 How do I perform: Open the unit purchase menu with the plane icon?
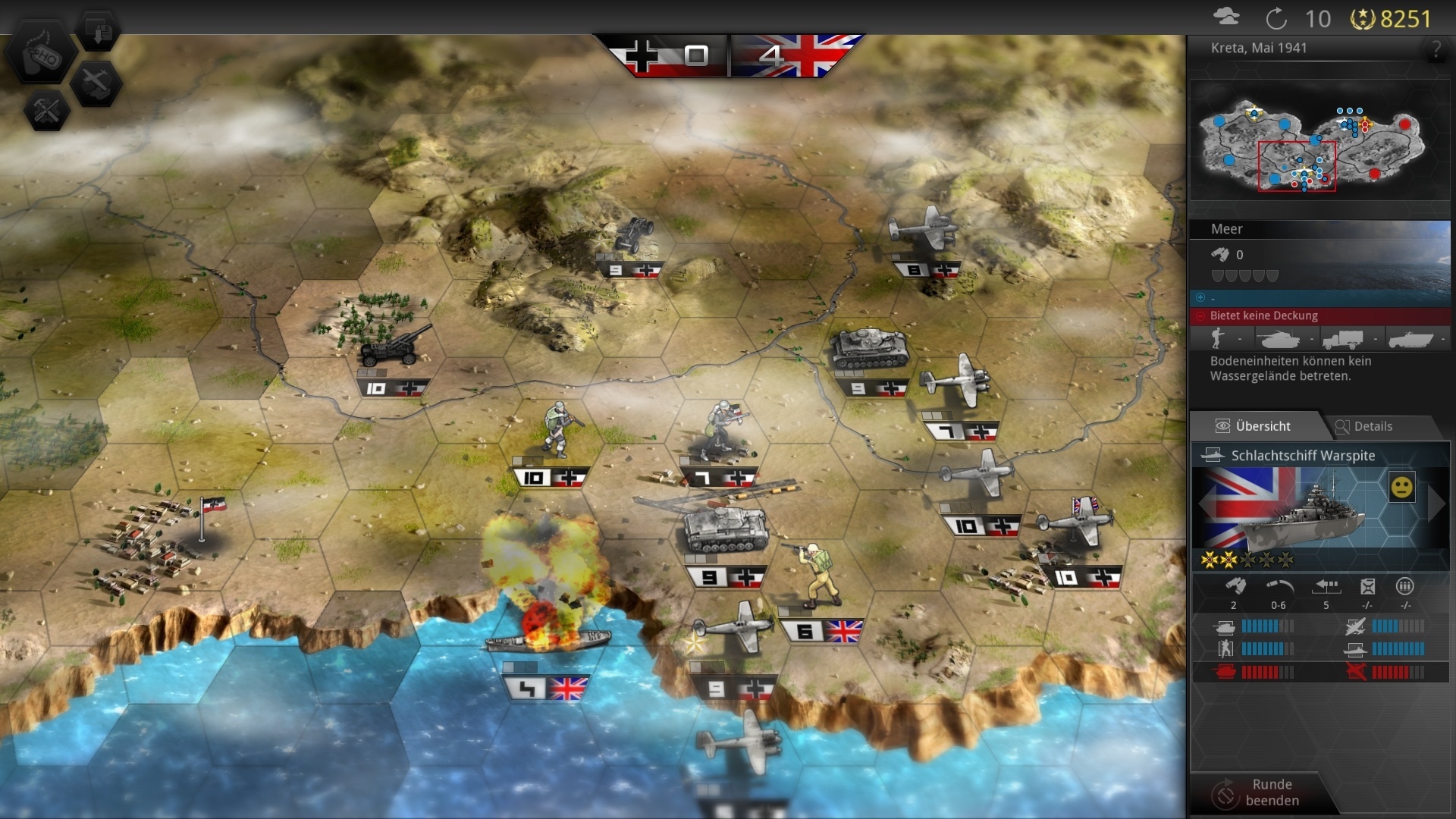[97, 83]
